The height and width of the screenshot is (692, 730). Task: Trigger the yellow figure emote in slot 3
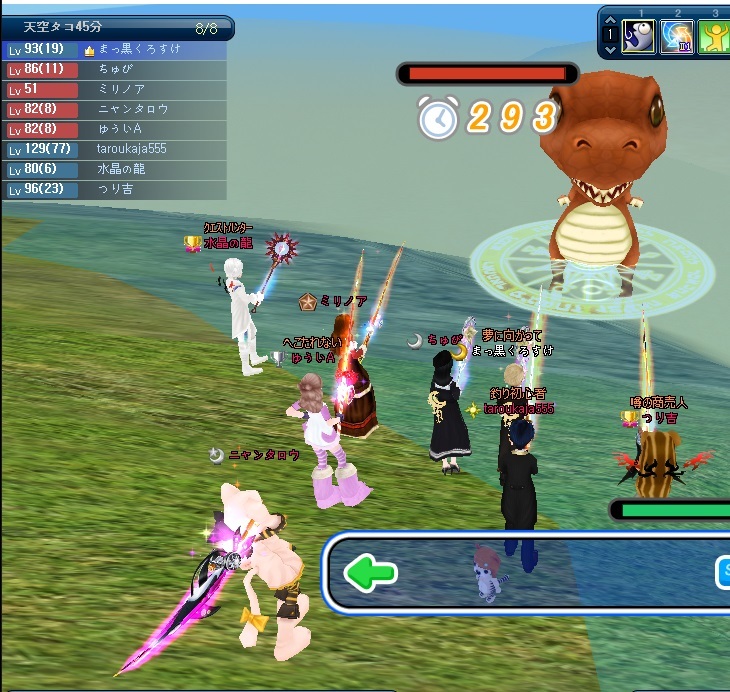[716, 36]
